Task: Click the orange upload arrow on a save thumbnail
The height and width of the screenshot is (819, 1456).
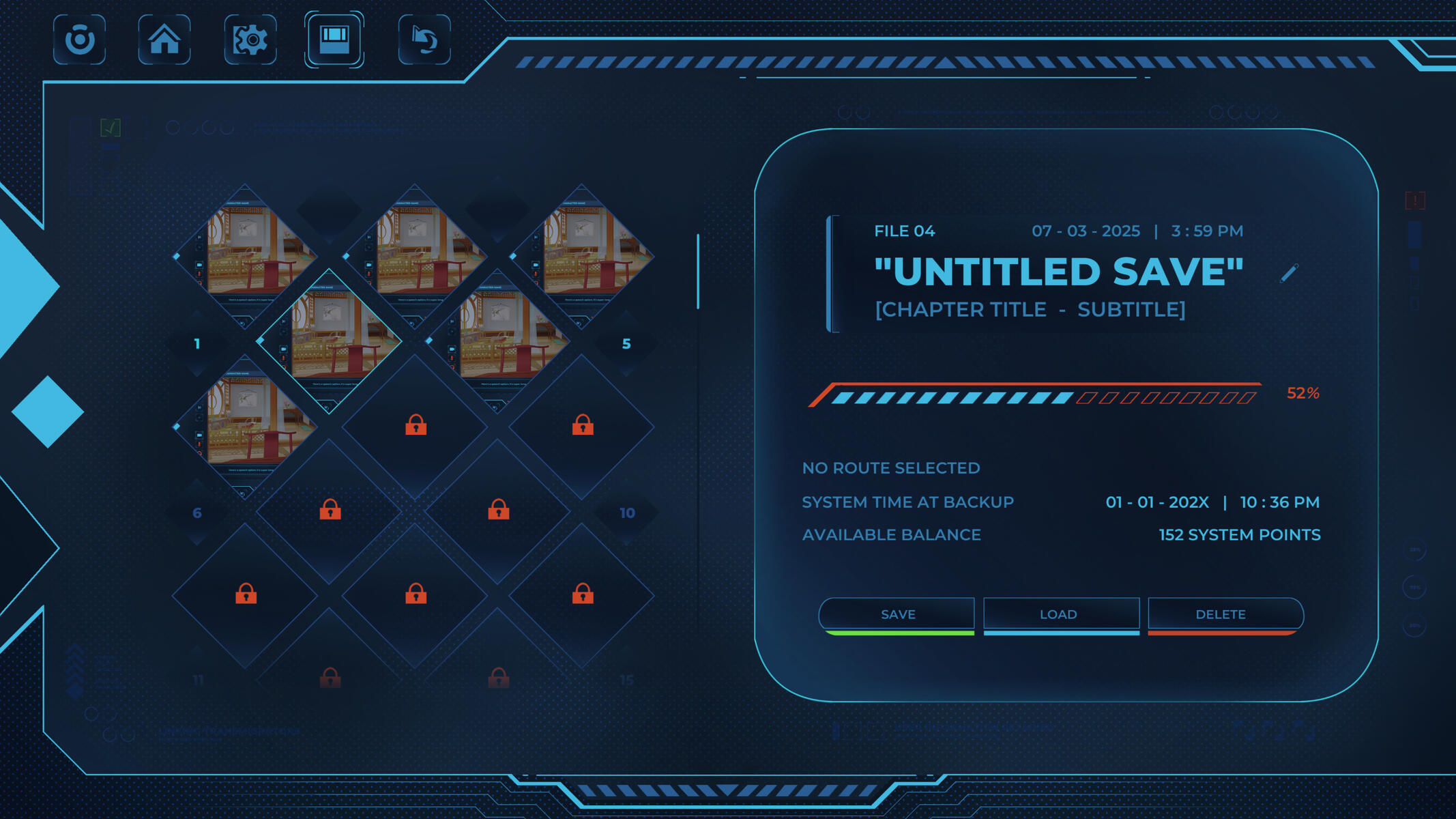Action: tap(283, 358)
